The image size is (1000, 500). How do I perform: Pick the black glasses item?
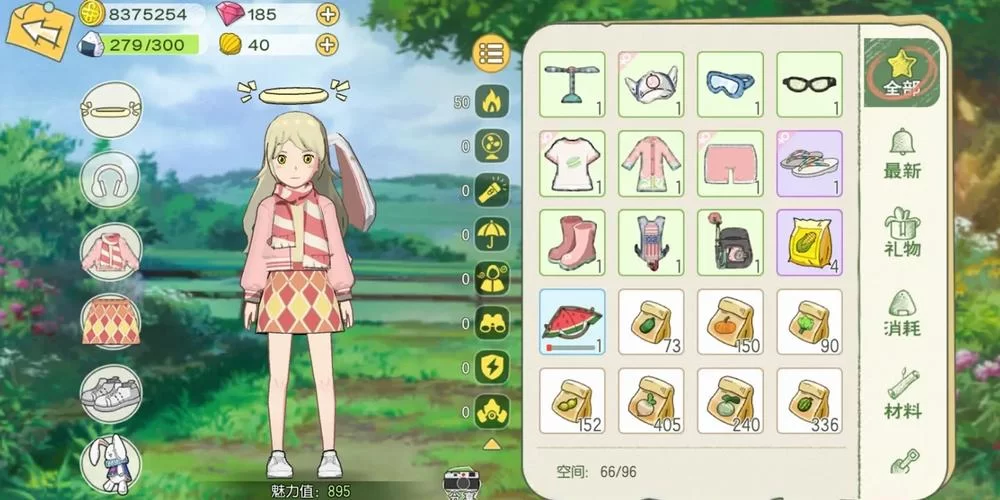click(810, 85)
